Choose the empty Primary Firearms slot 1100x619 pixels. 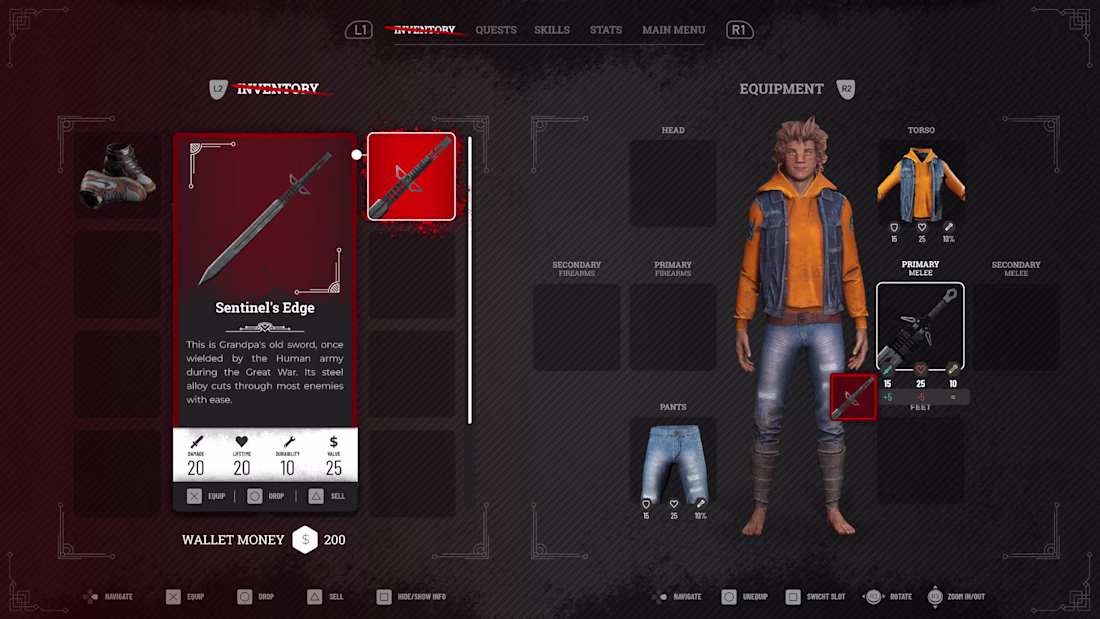click(673, 327)
